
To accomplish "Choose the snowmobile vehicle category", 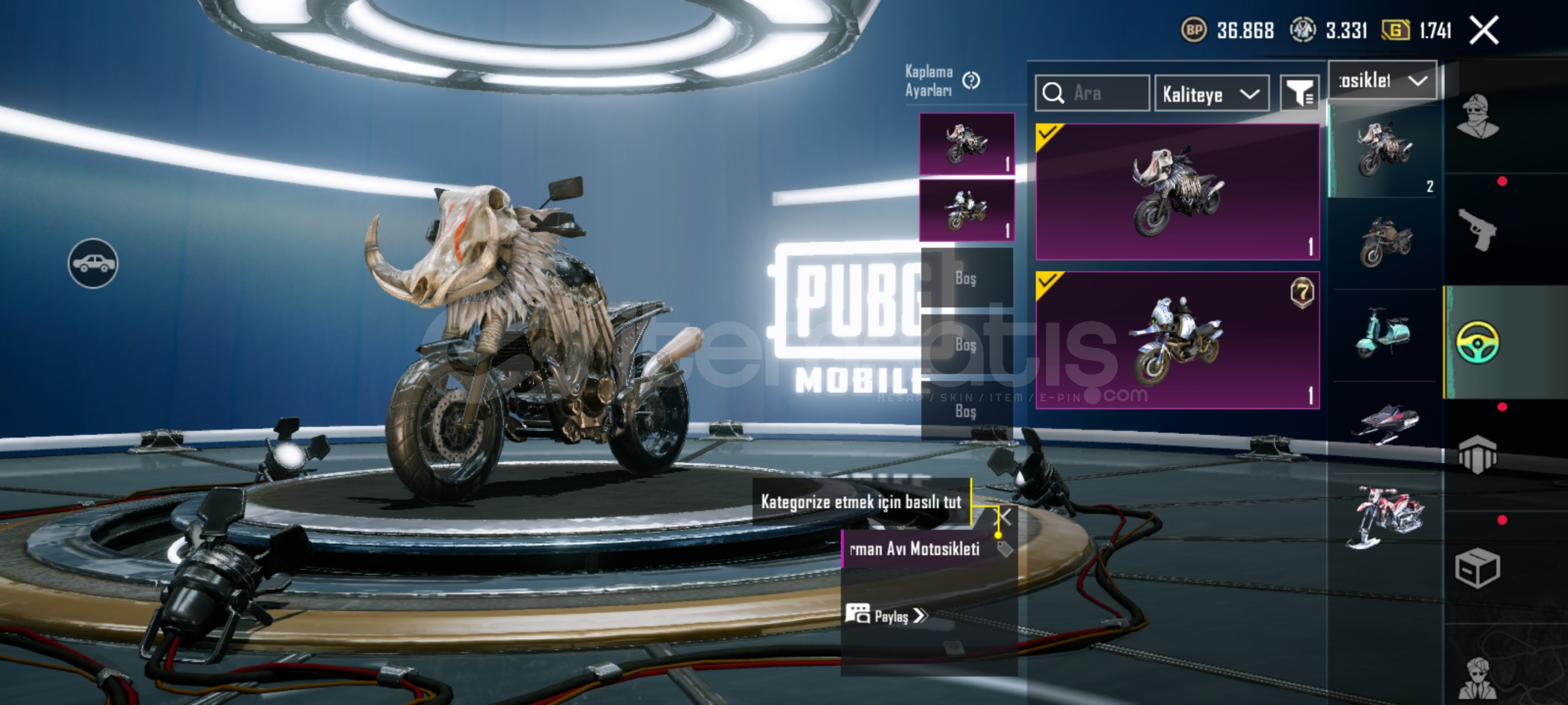I will (x=1384, y=424).
